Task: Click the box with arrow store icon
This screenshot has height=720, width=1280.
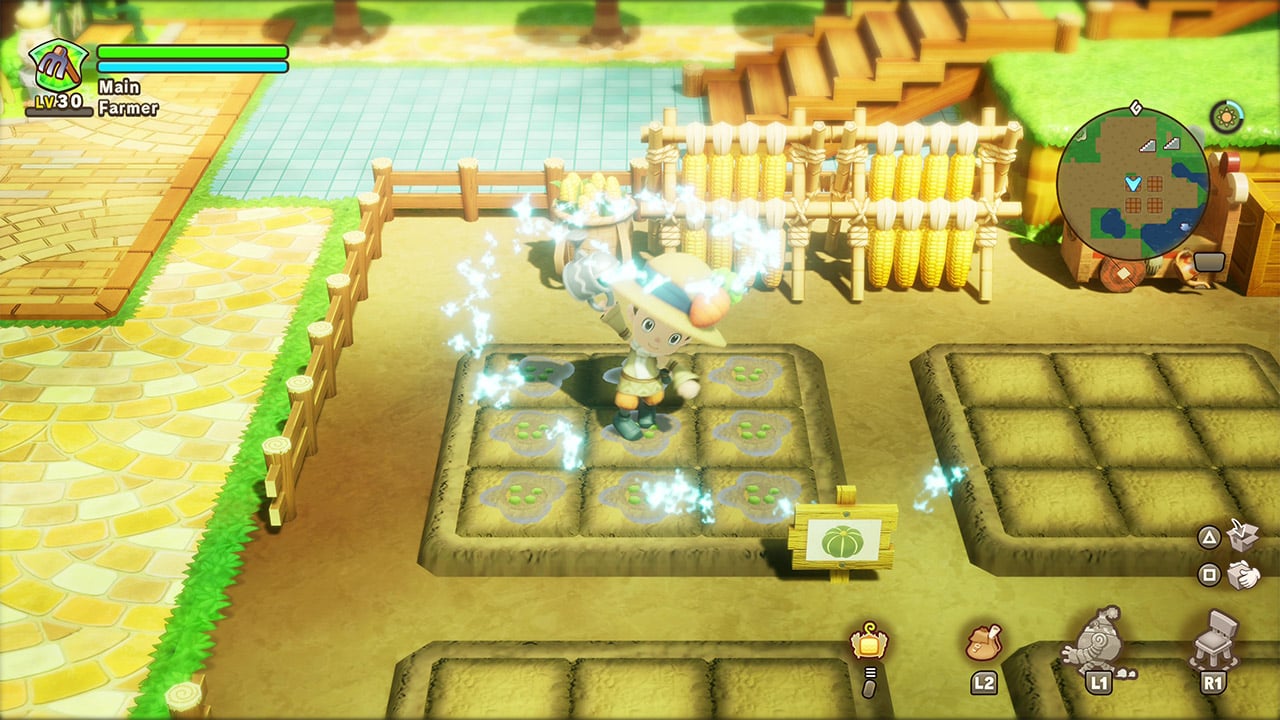Action: 1243,537
